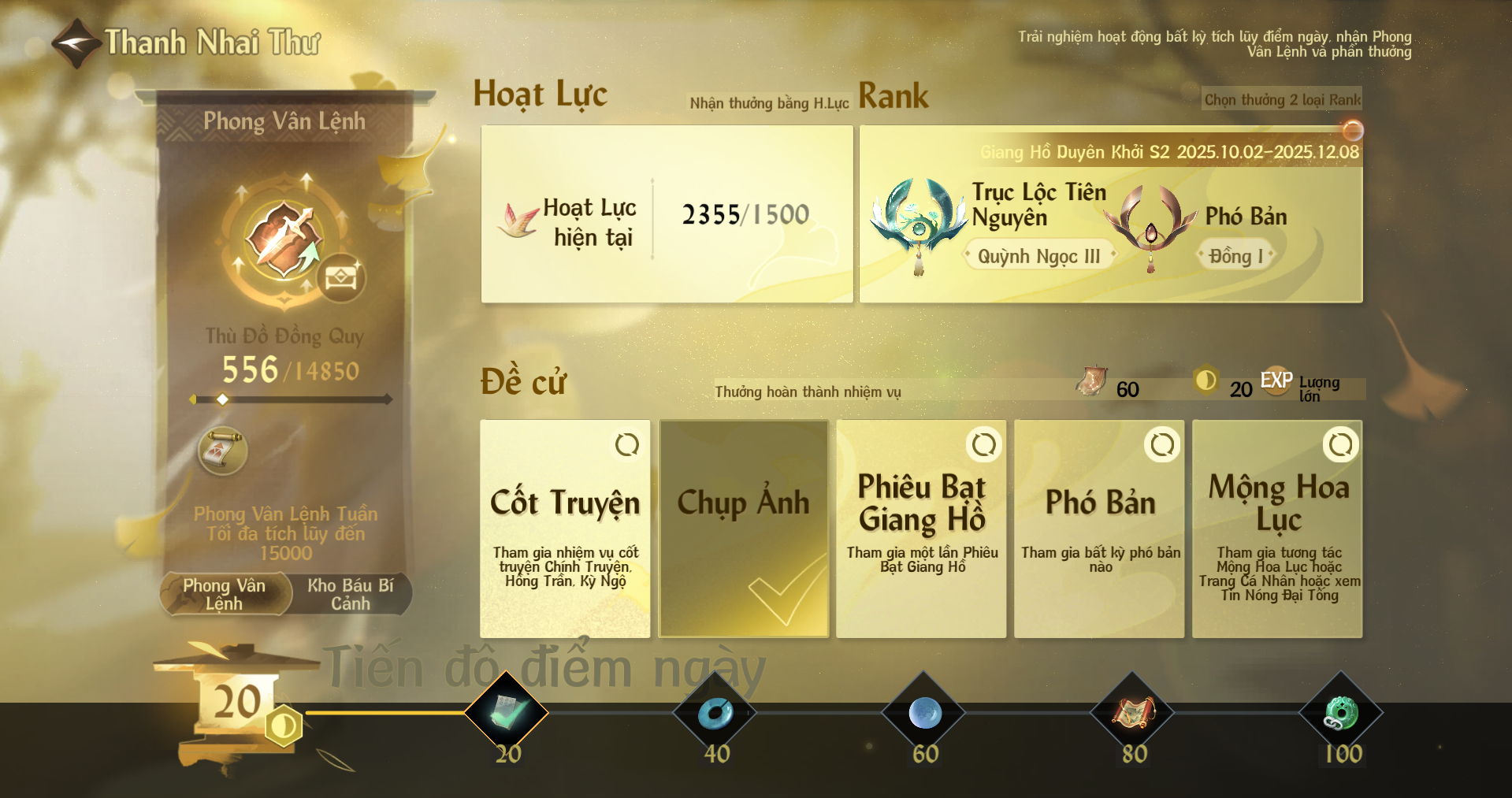The height and width of the screenshot is (798, 1512).
Task: Open the Hoạt Lực hiện tại panel
Action: tap(667, 214)
